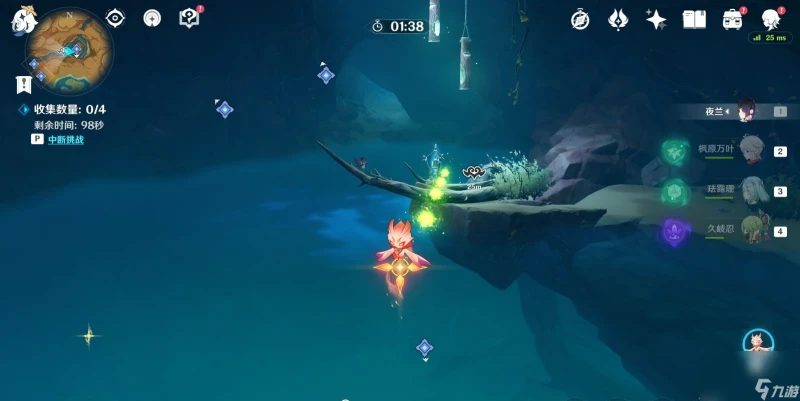
Task: Use the gadget icon in the corner
Action: pyautogui.click(x=760, y=343)
